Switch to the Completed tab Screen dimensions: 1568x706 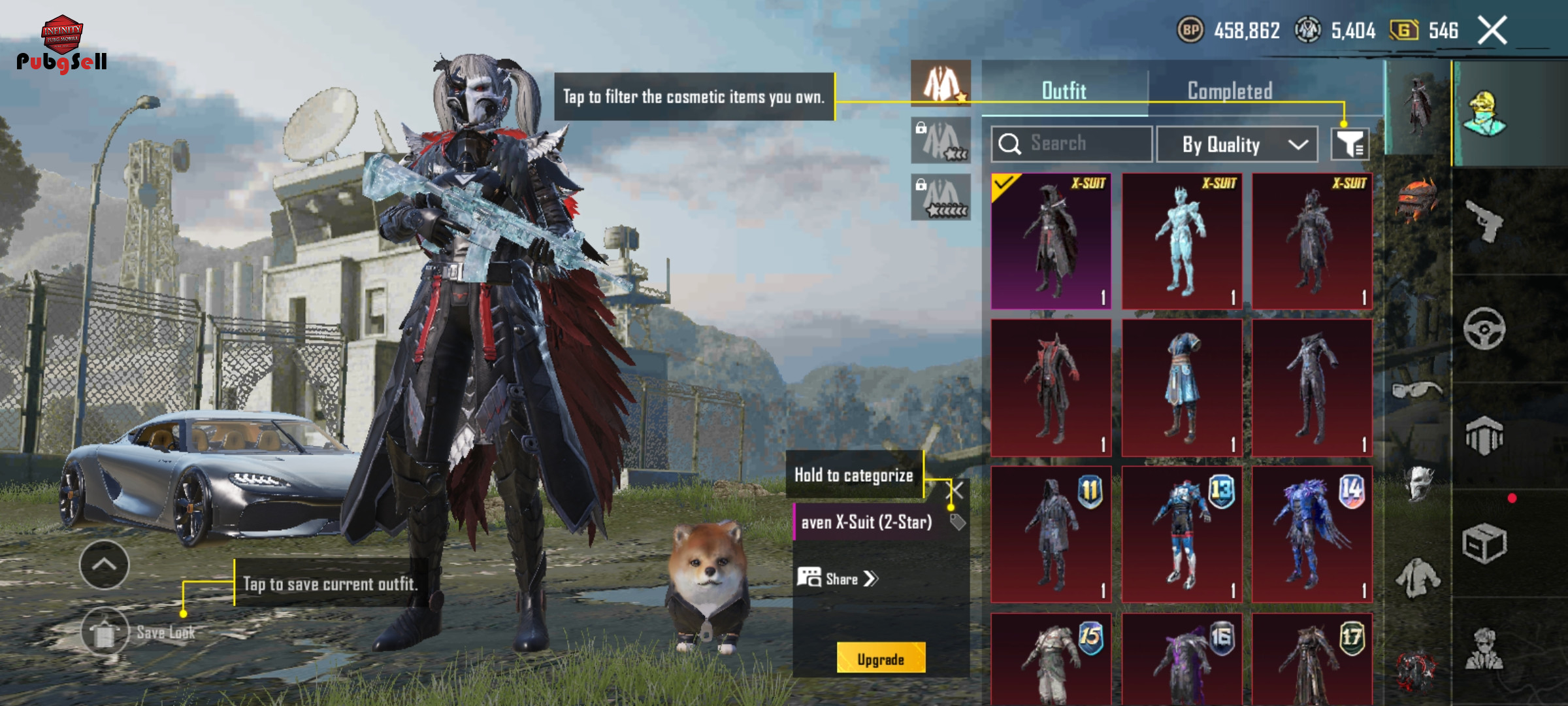(1230, 91)
